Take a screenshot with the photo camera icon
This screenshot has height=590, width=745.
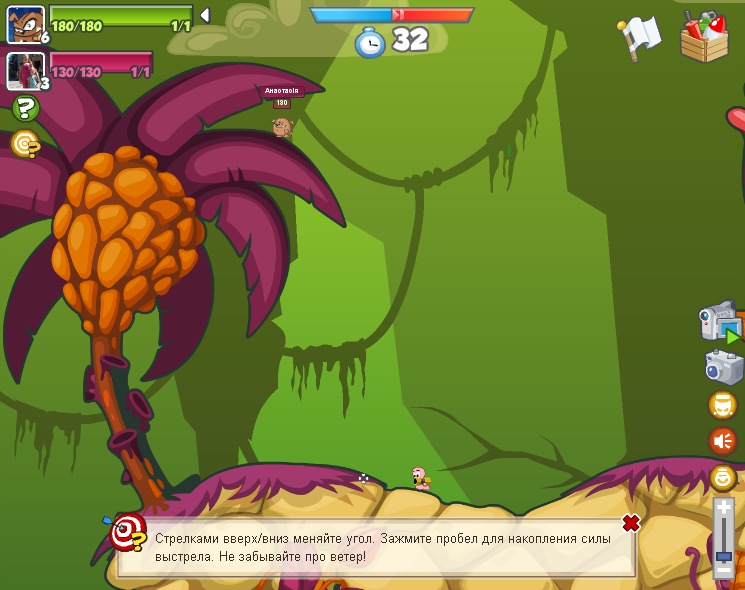(x=723, y=367)
